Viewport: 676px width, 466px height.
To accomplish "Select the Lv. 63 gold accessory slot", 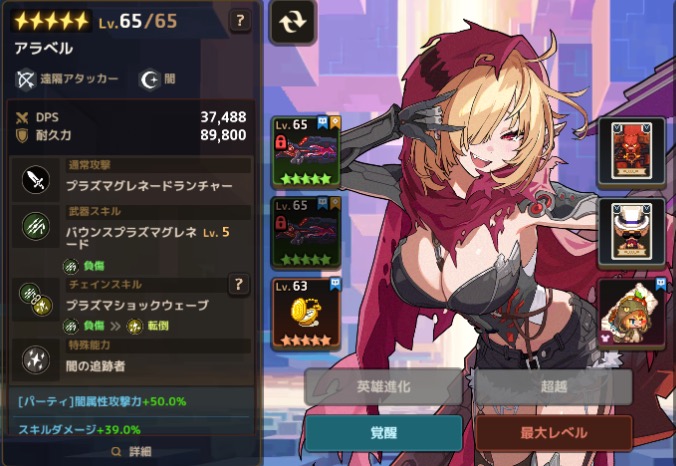I will (x=306, y=312).
